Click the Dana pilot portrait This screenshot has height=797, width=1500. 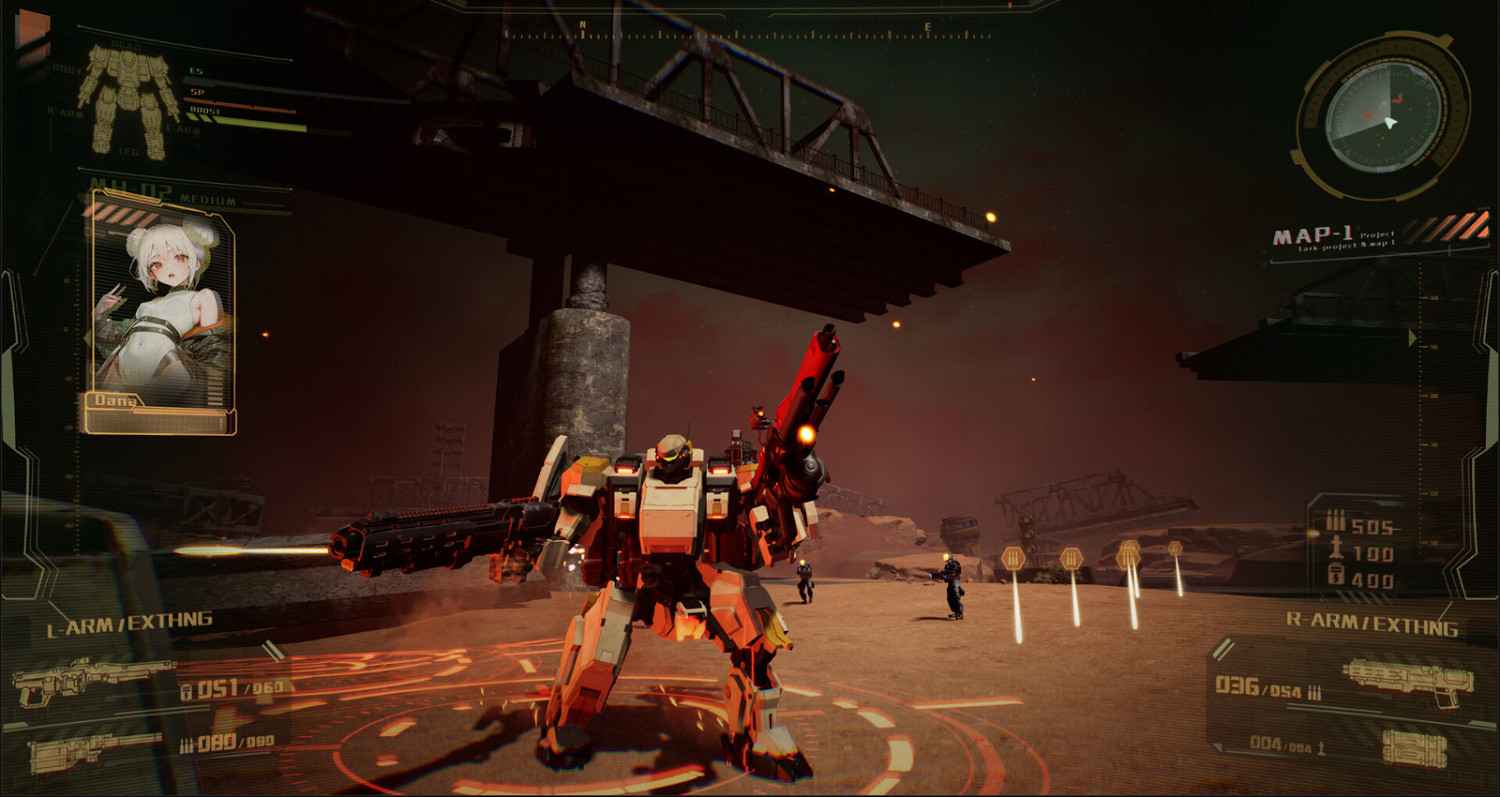[x=160, y=300]
